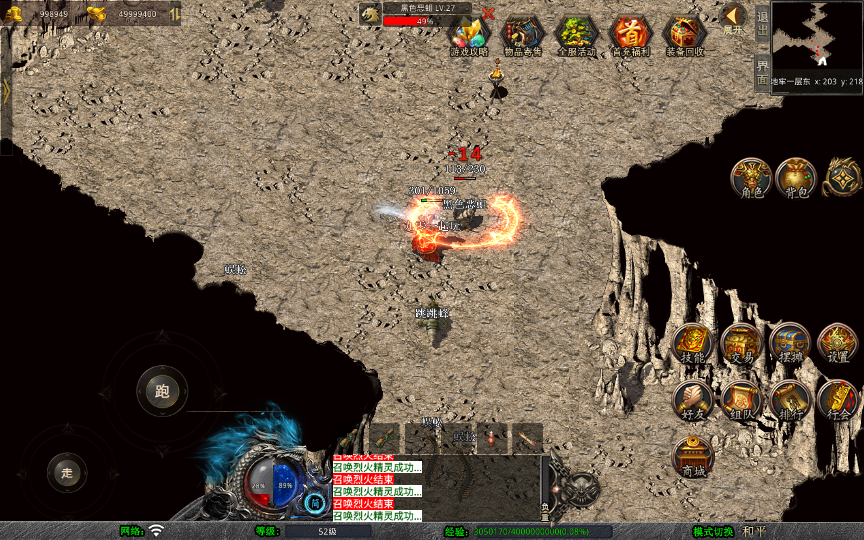Image resolution: width=864 pixels, height=540 pixels.
Task: Open the 游戏攻略 game guide
Action: click(x=469, y=36)
